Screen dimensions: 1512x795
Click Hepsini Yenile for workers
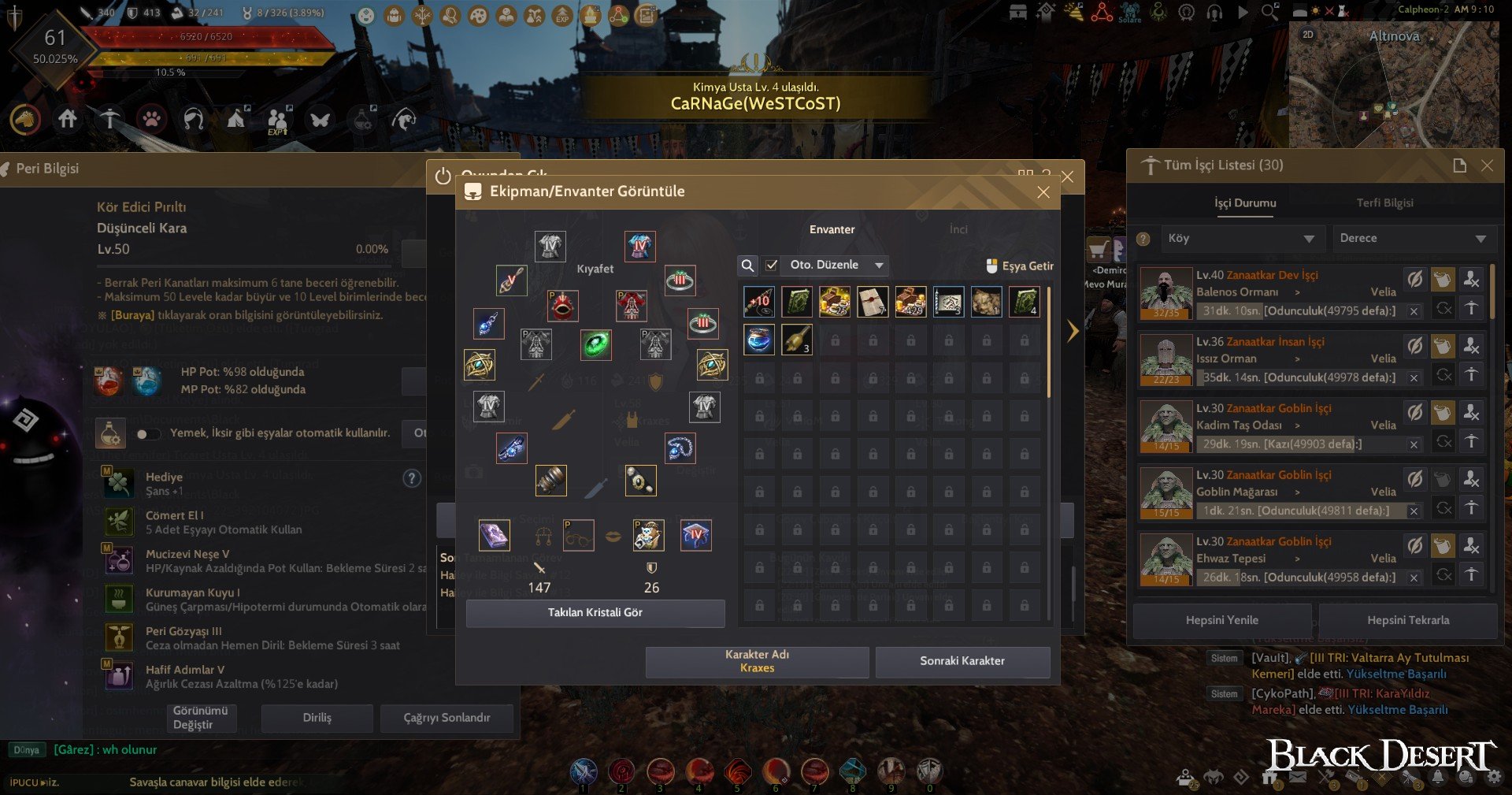tap(1221, 621)
